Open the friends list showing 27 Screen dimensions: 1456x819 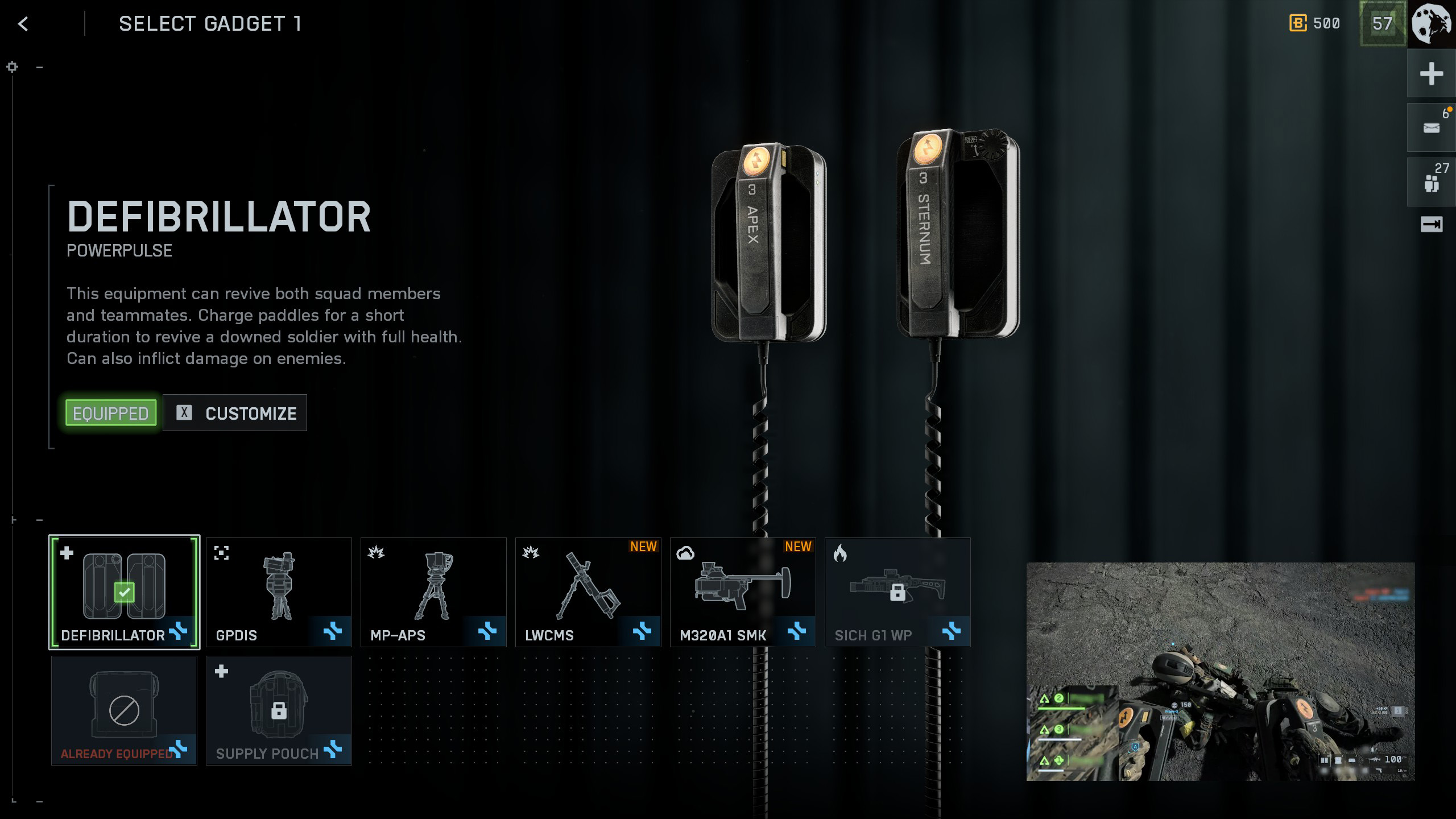point(1431,182)
